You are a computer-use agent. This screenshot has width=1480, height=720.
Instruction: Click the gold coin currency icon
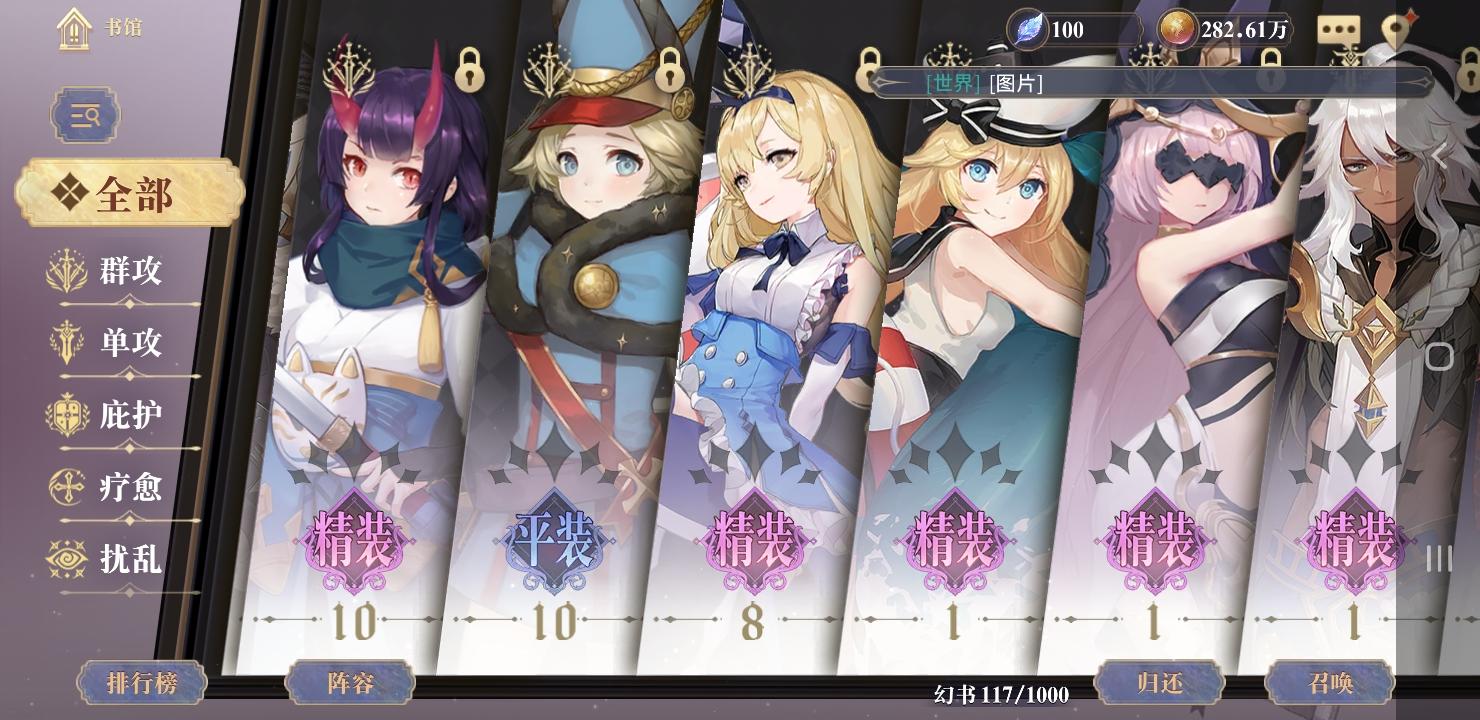(1178, 31)
